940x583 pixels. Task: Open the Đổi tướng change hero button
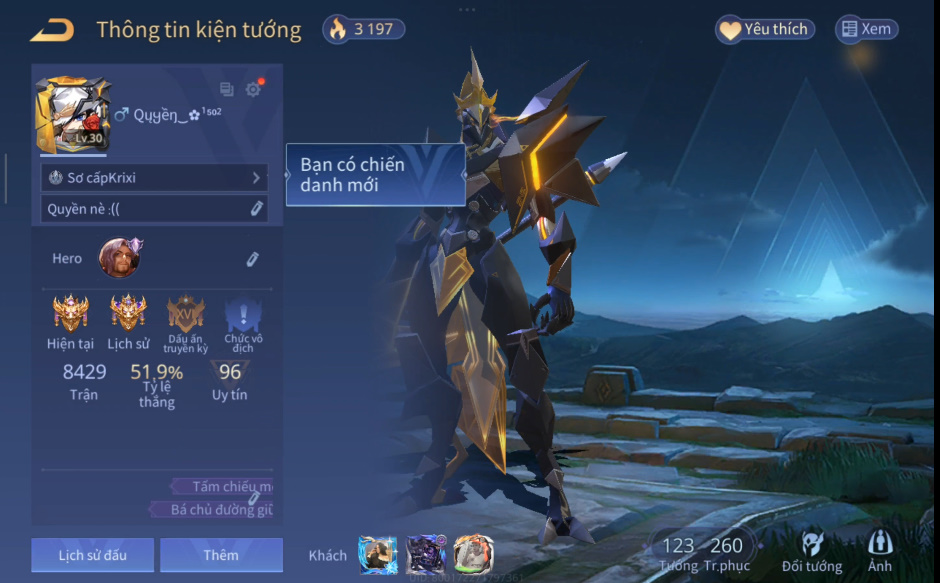pyautogui.click(x=812, y=552)
